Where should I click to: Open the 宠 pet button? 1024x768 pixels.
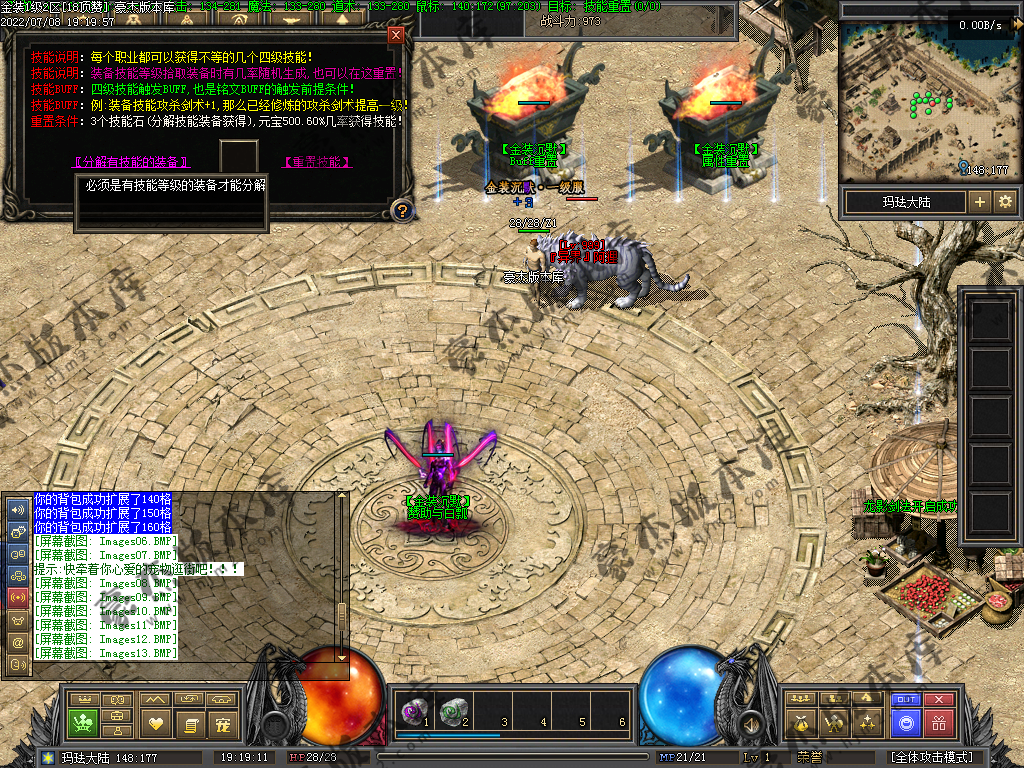[222, 722]
